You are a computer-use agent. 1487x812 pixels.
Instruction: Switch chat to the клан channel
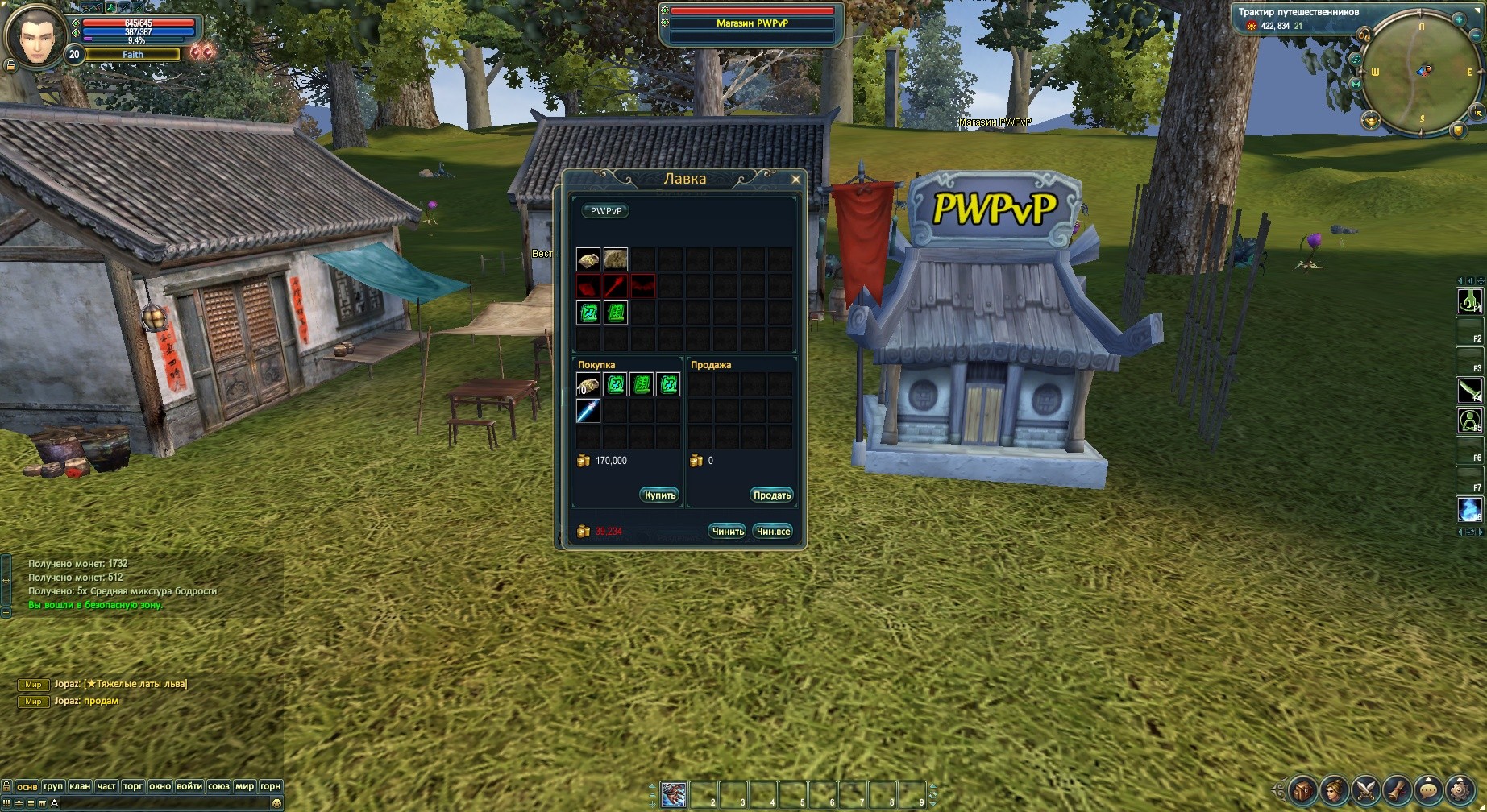point(80,786)
